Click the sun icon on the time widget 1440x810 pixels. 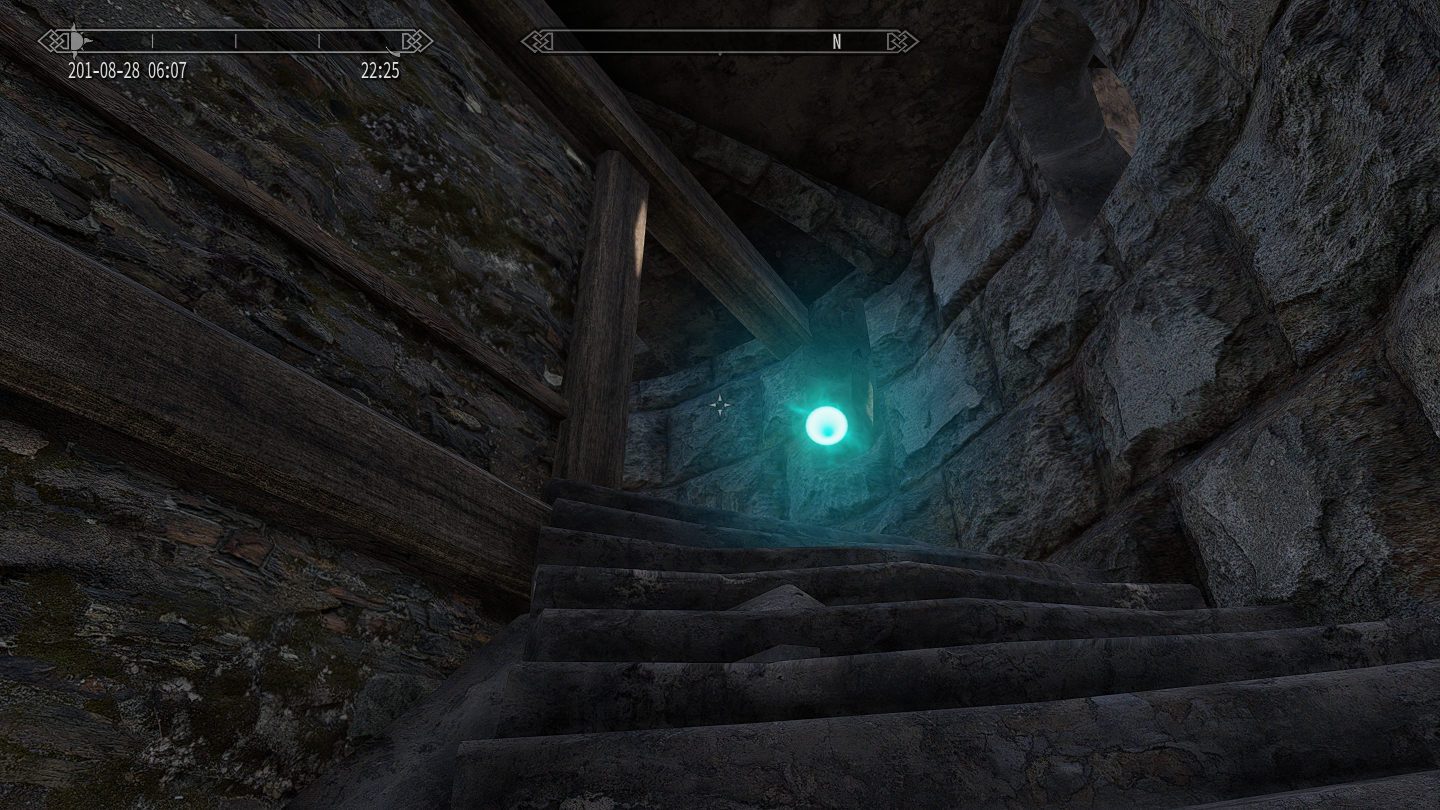(78, 41)
